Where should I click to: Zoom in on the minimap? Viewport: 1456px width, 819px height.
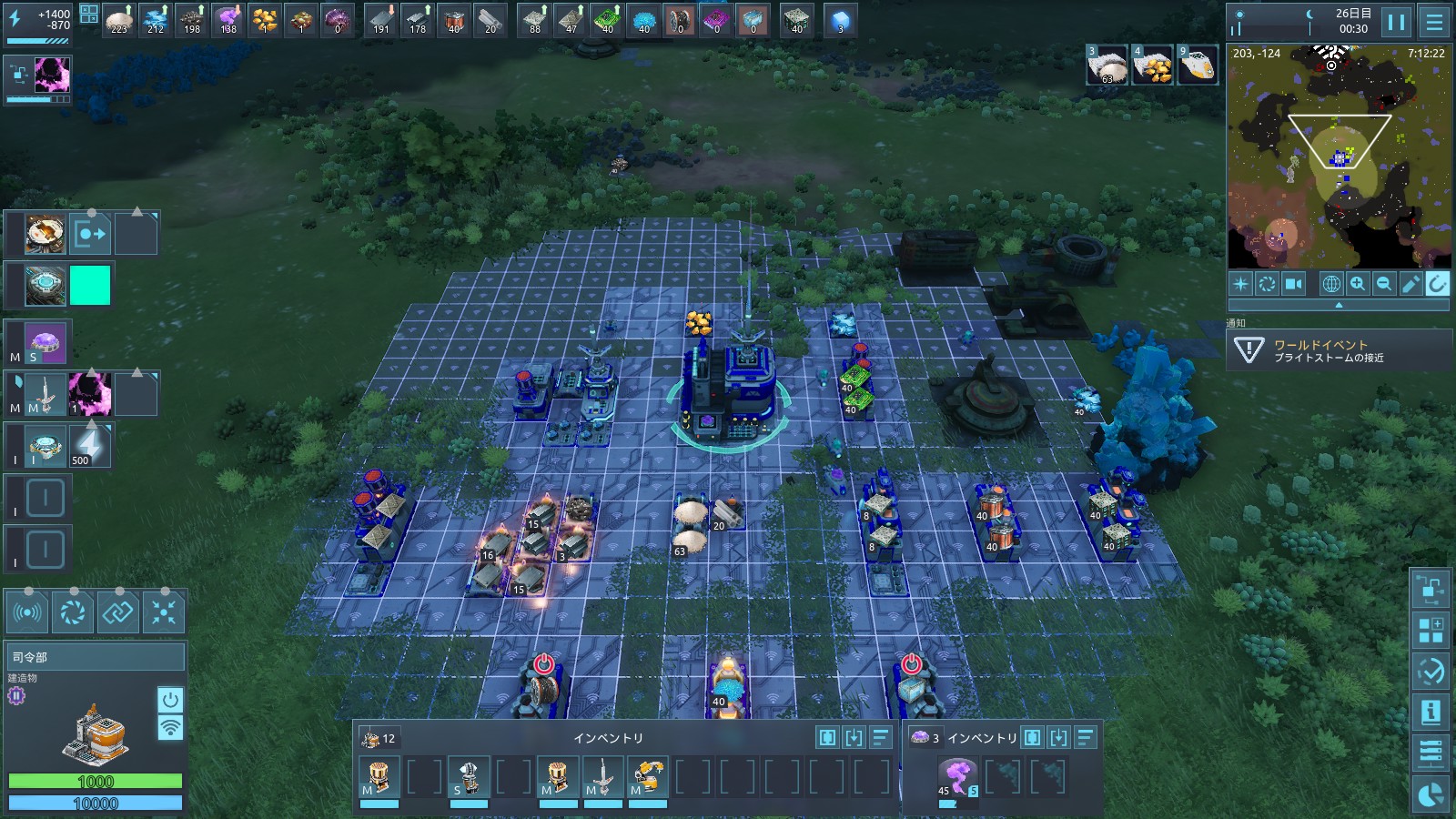[1358, 284]
